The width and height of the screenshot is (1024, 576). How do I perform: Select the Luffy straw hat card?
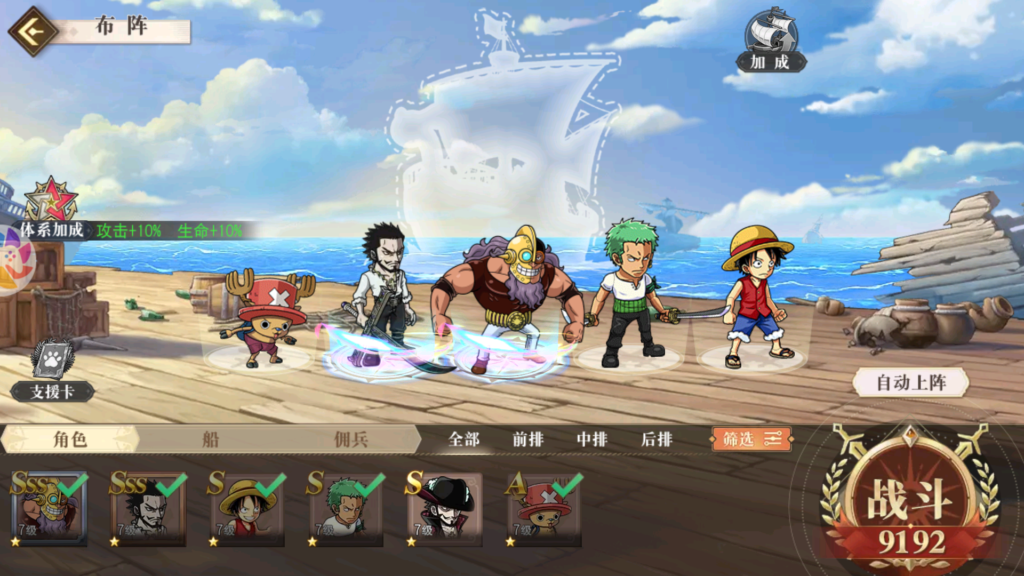coord(246,509)
